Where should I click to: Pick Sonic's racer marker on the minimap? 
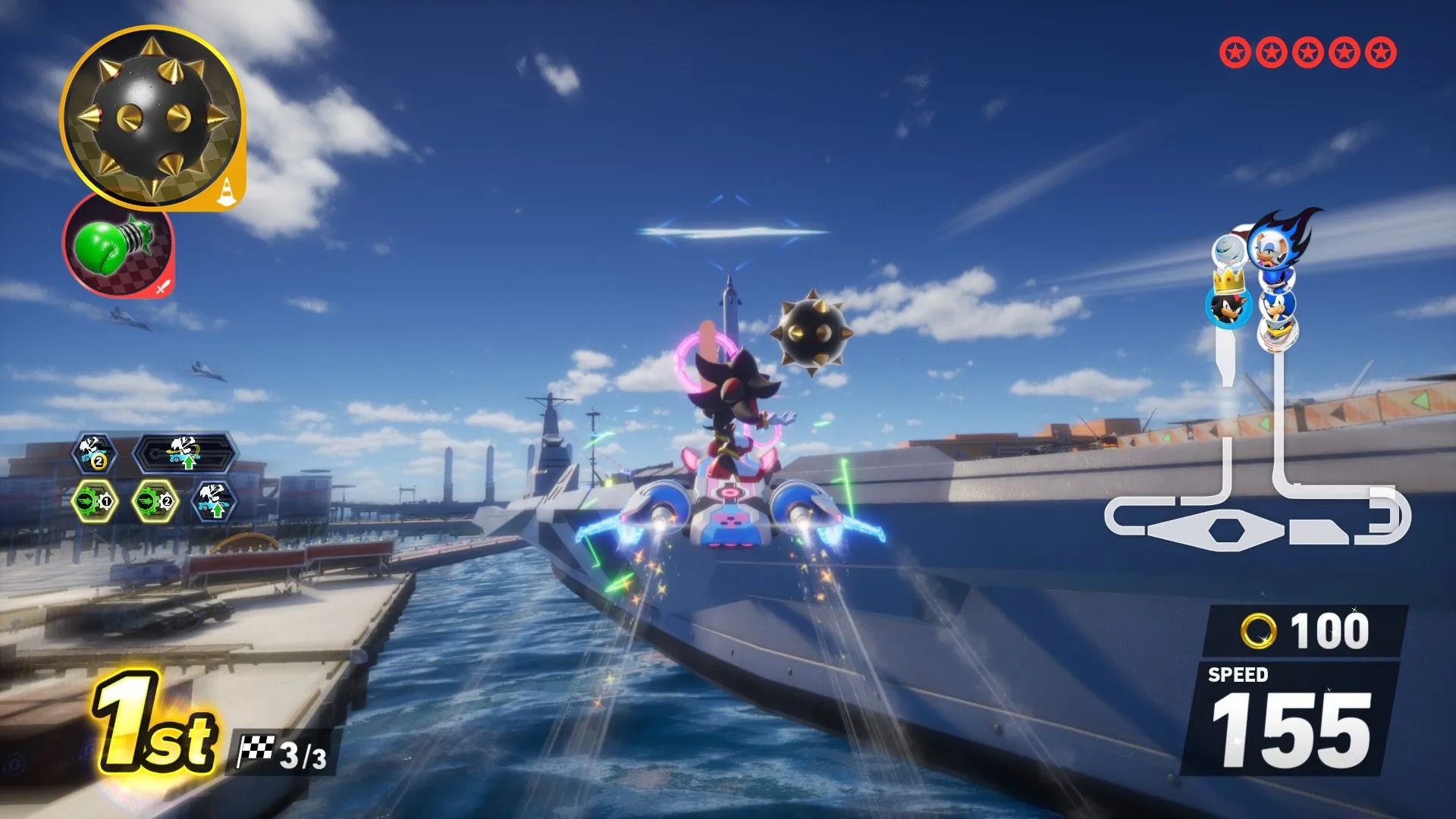click(x=1279, y=305)
